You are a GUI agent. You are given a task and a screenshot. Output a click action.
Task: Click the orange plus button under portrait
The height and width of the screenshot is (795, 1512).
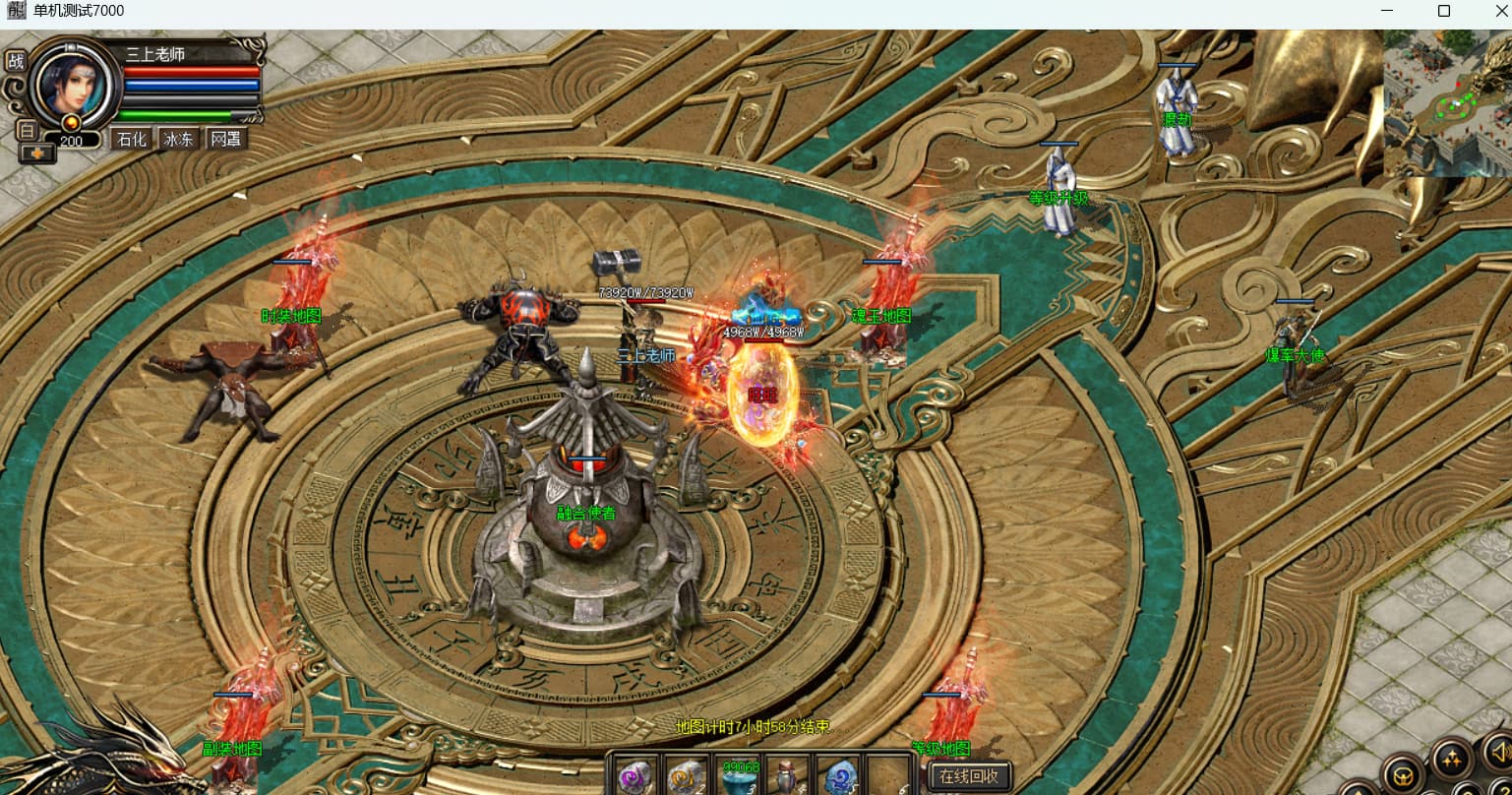point(37,153)
